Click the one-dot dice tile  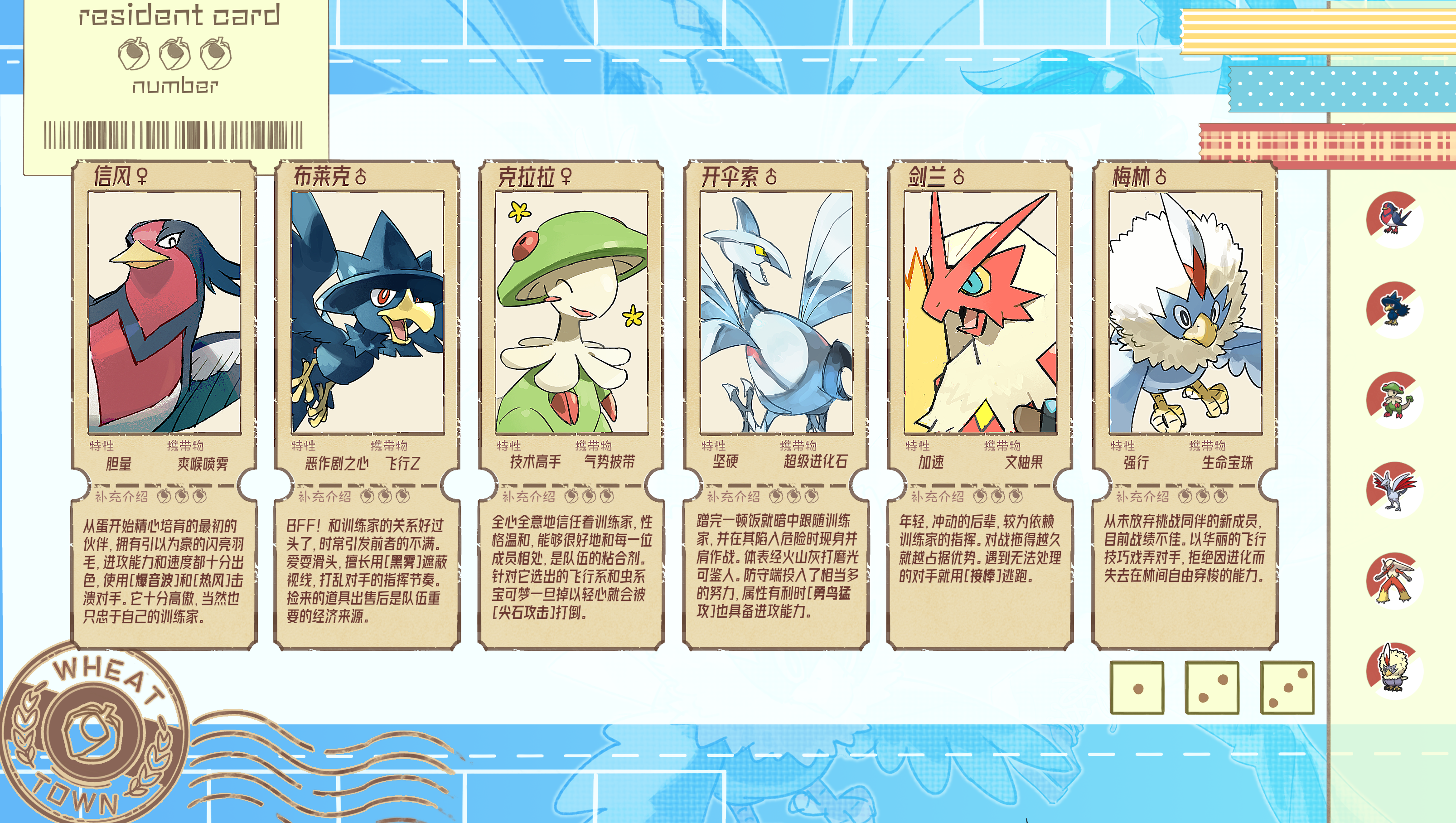(1137, 688)
